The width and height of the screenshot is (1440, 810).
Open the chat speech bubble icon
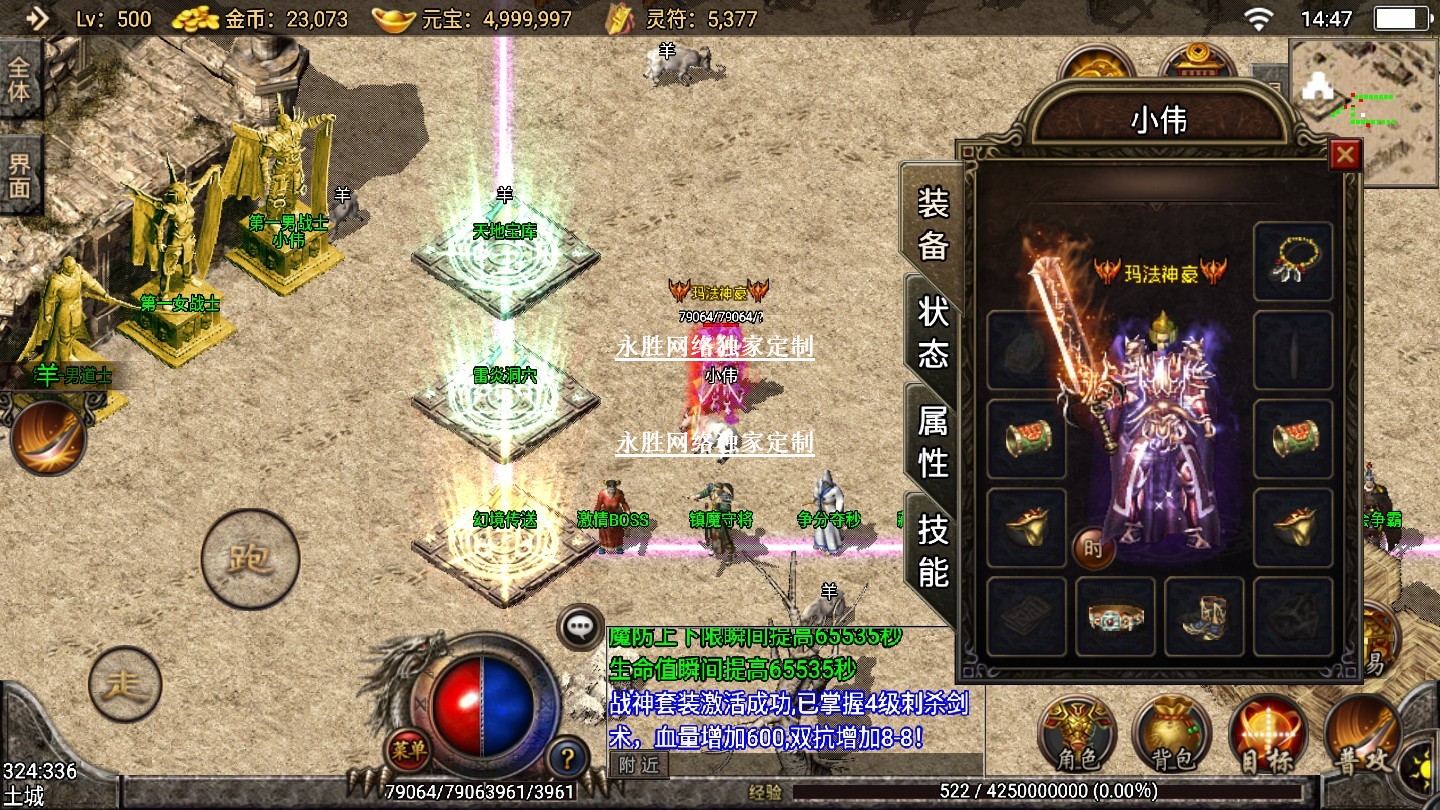tap(580, 628)
